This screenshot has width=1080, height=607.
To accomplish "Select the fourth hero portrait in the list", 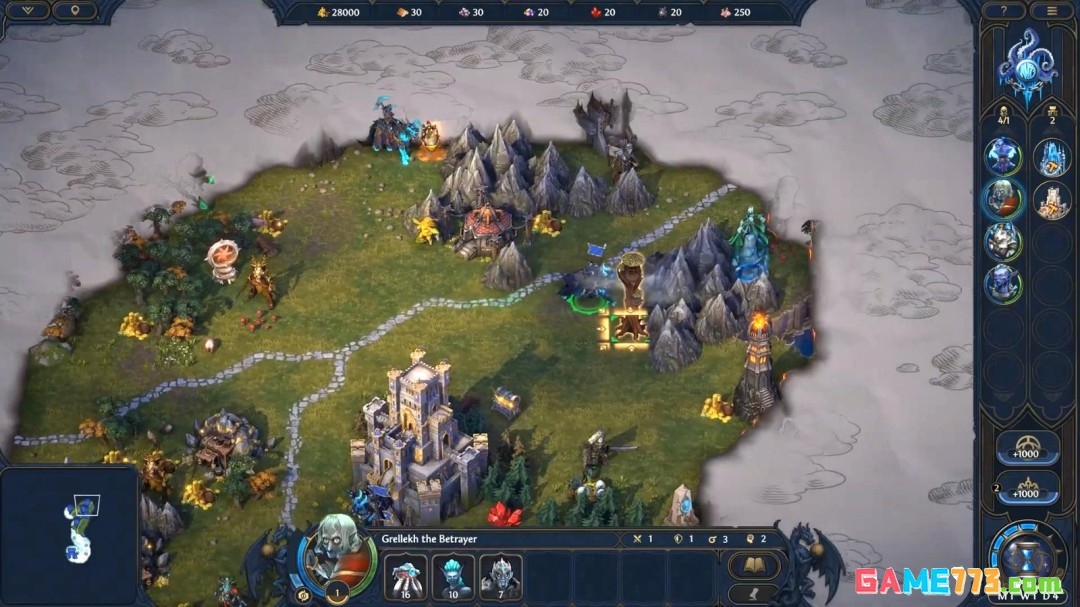I will pyautogui.click(x=1002, y=284).
